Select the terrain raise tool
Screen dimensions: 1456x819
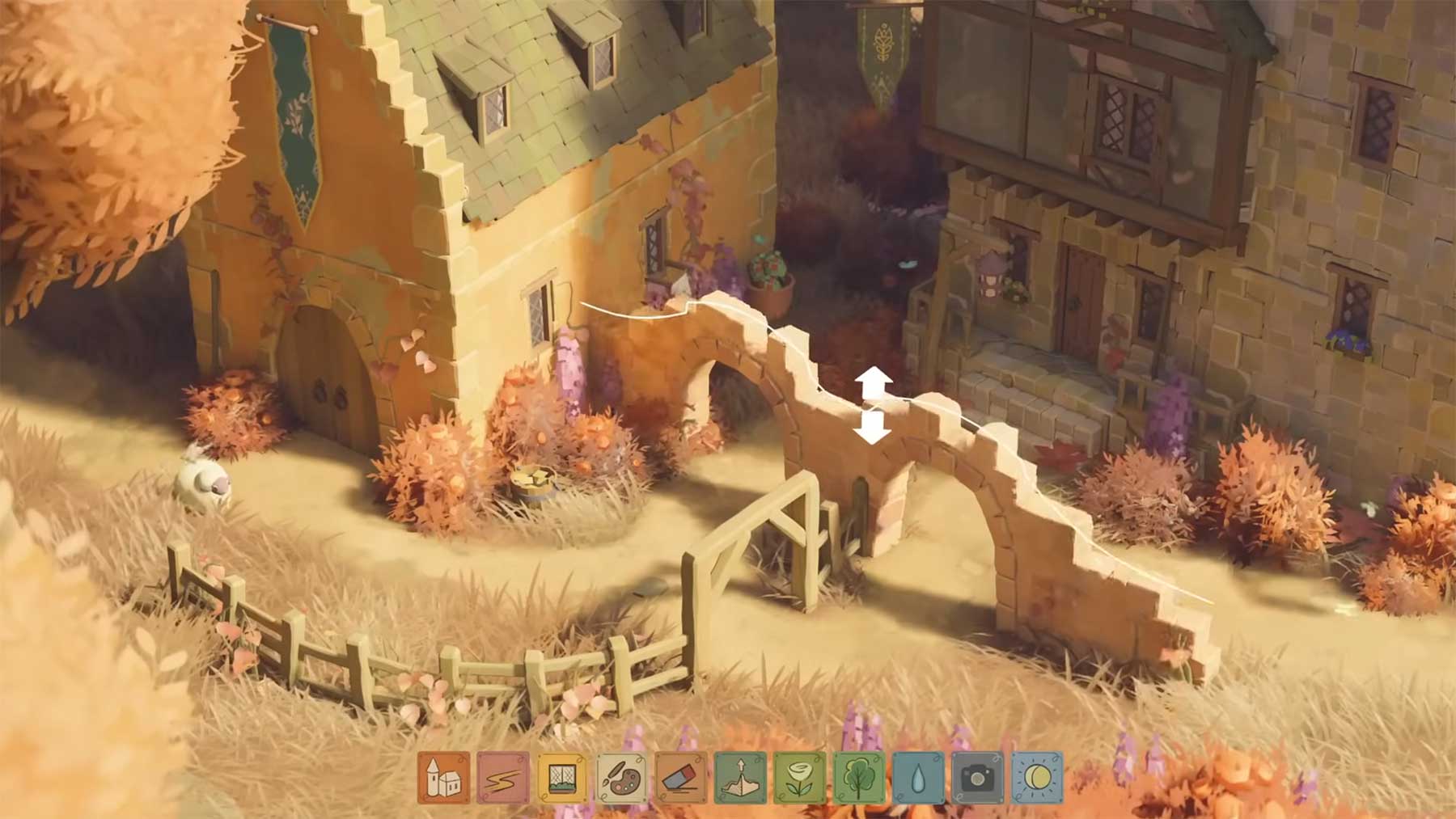pyautogui.click(x=740, y=778)
